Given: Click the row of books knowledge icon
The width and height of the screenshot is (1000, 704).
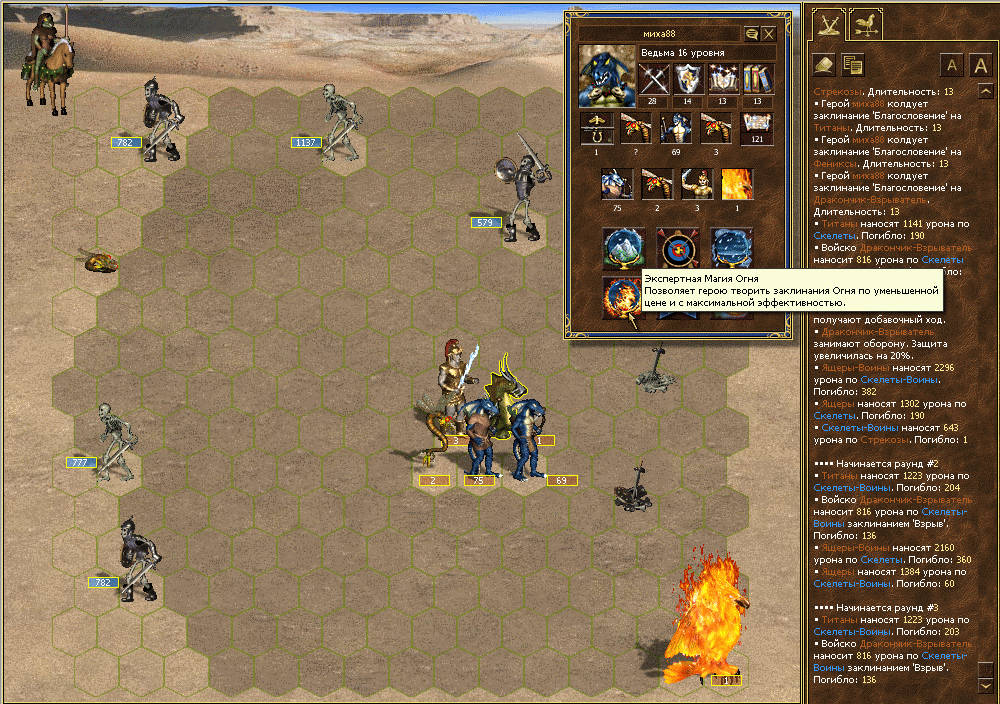Looking at the screenshot, I should point(758,79).
